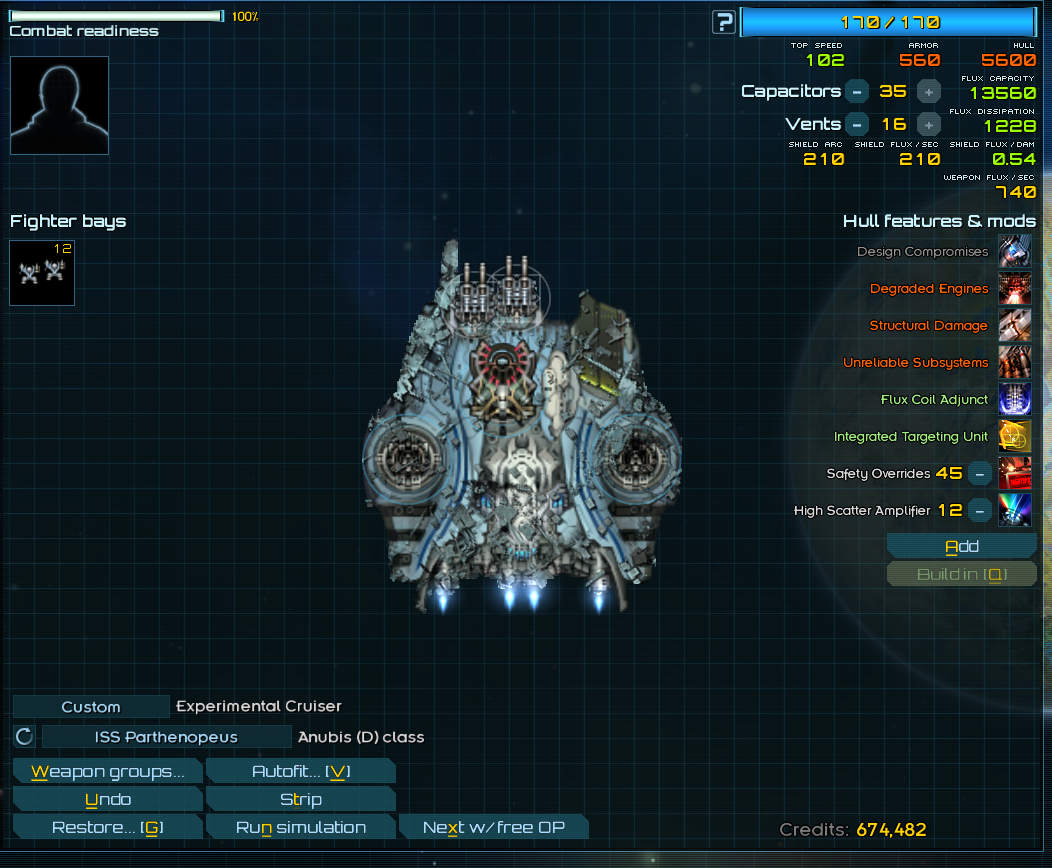This screenshot has height=868, width=1052.
Task: Increase the Capacitors count
Action: (x=929, y=91)
